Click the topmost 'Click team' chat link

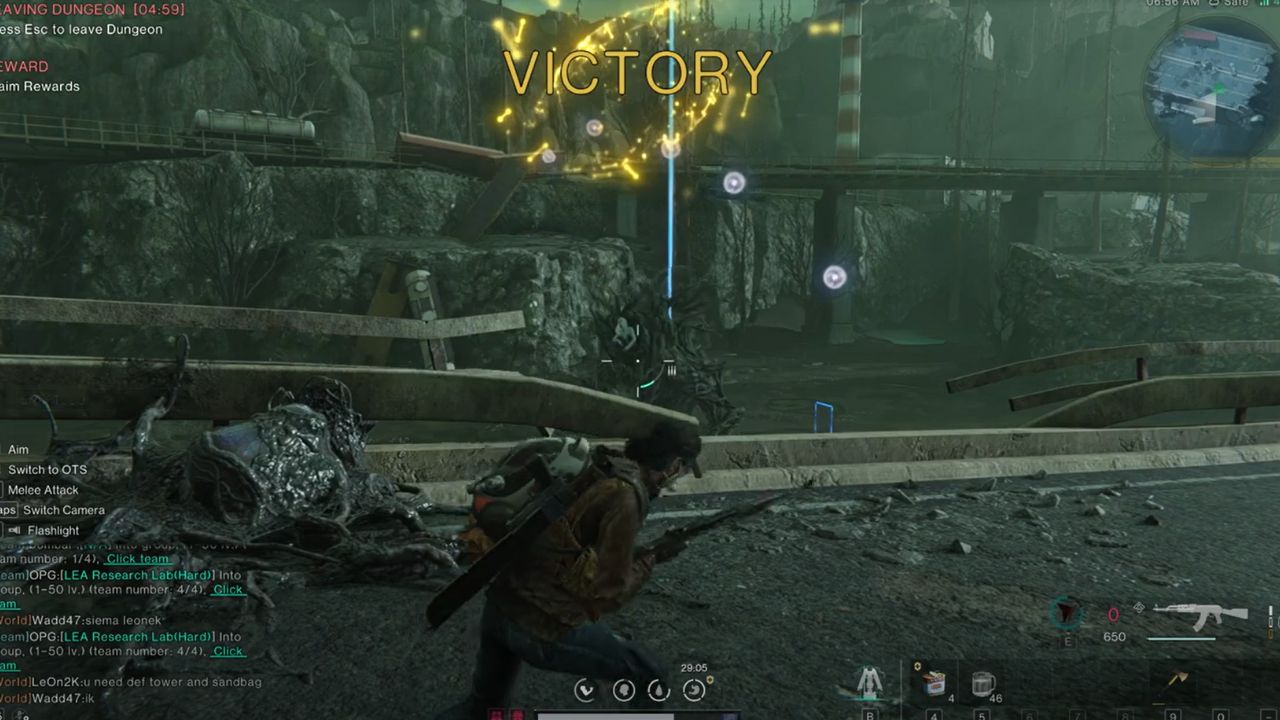[x=138, y=559]
